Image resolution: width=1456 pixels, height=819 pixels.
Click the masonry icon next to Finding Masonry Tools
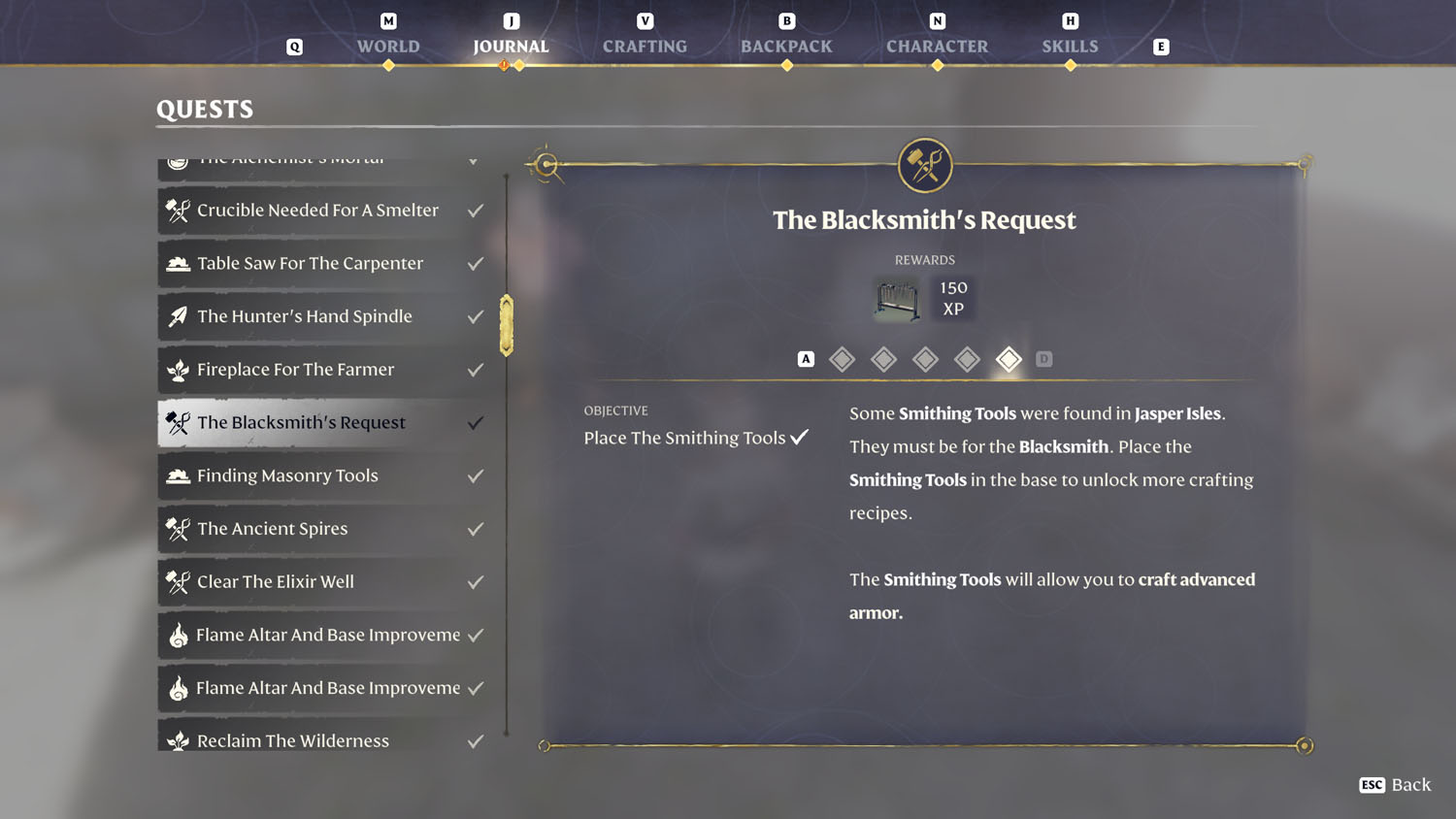pos(177,475)
